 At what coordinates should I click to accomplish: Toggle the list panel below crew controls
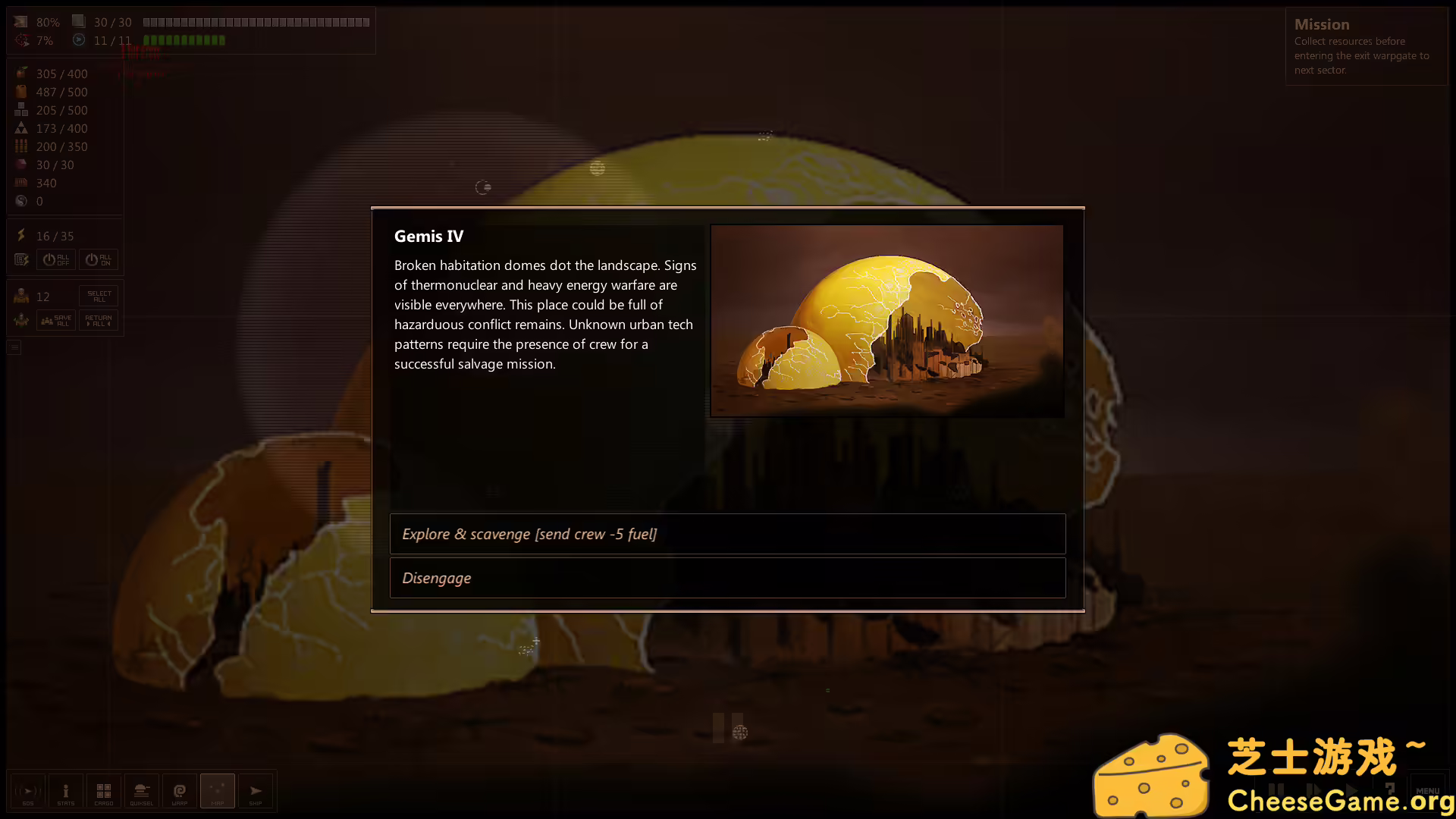click(x=14, y=347)
